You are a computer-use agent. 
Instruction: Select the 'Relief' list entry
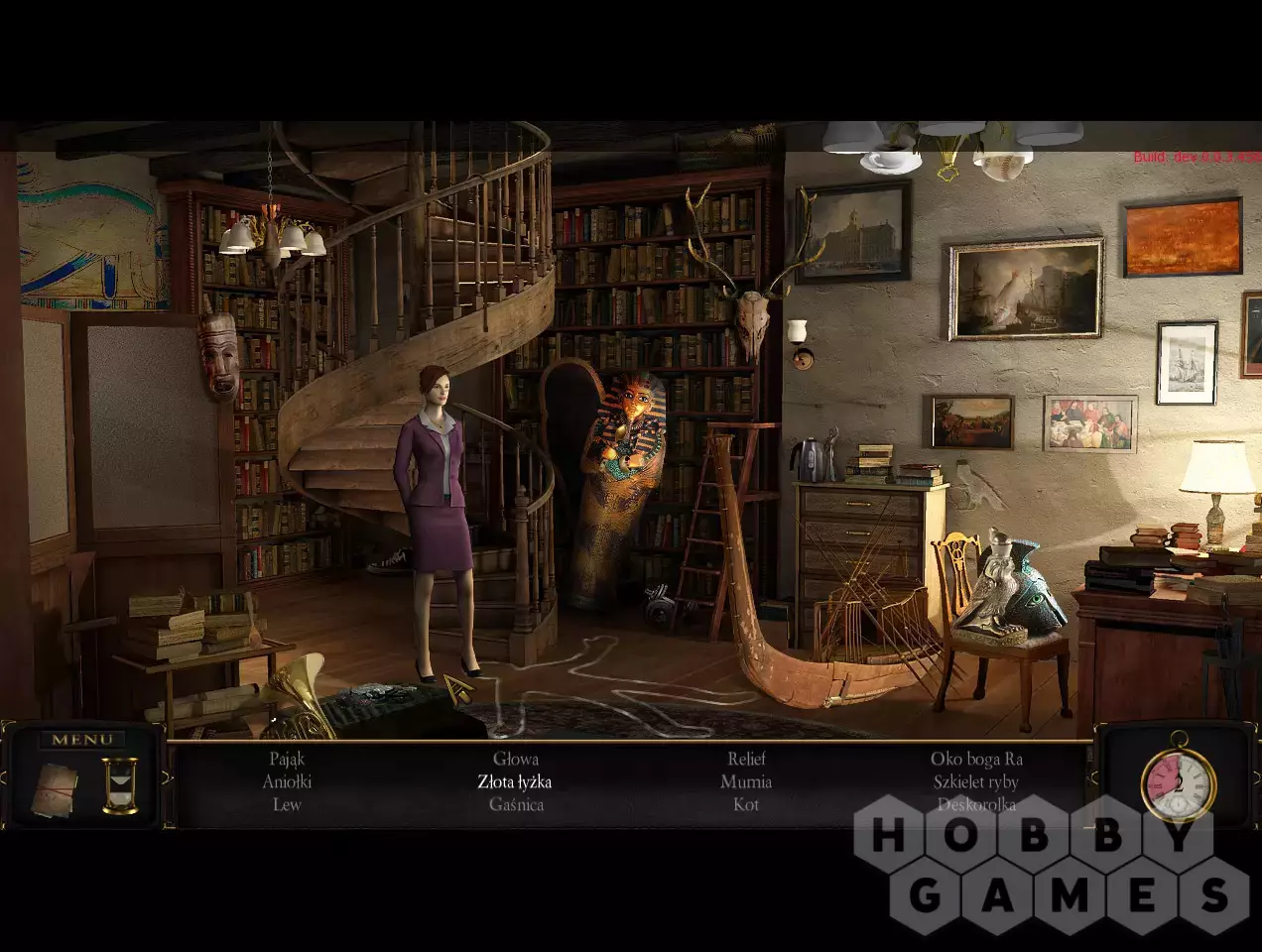(x=746, y=760)
